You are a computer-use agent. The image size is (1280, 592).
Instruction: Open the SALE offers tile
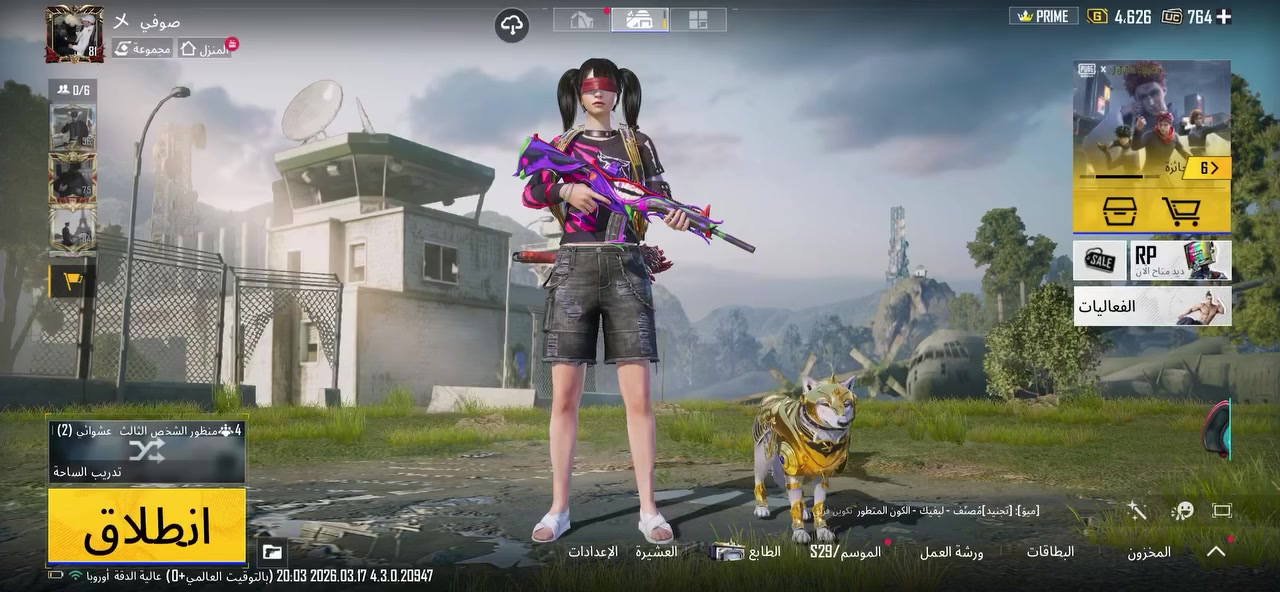pos(1100,261)
